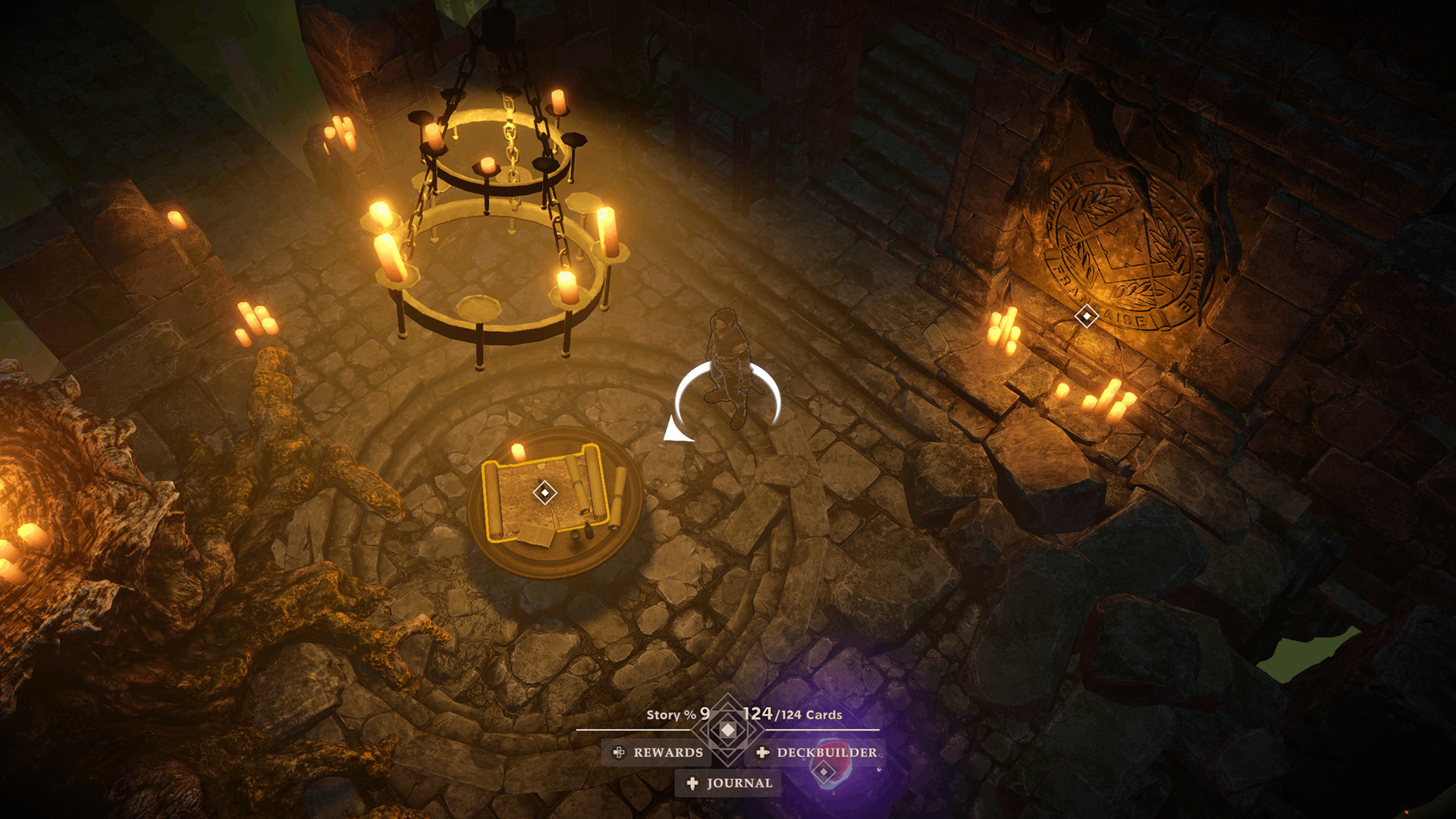
Task: Open Journal via its plus icon
Action: [691, 783]
